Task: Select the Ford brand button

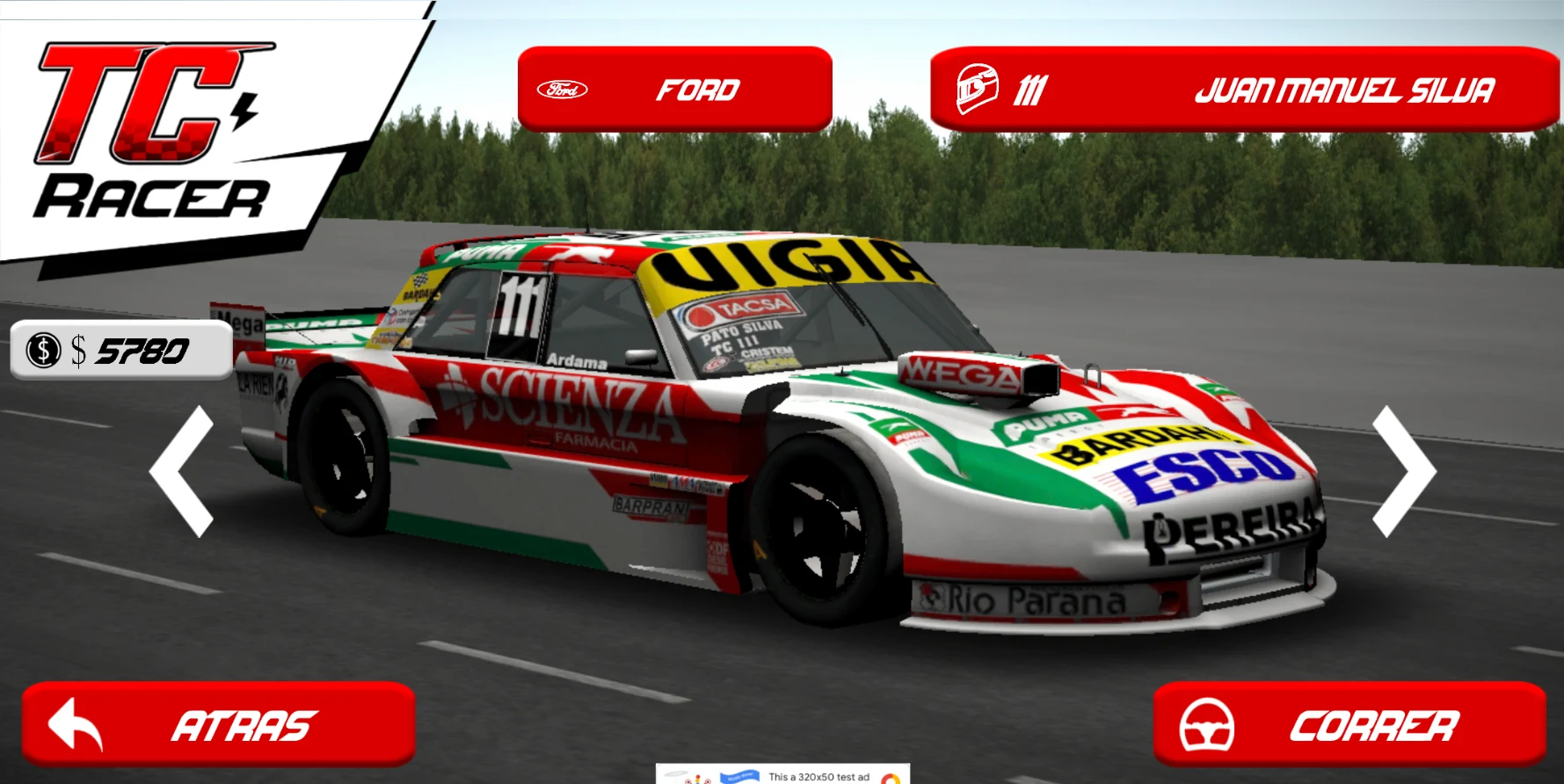Action: 674,90
